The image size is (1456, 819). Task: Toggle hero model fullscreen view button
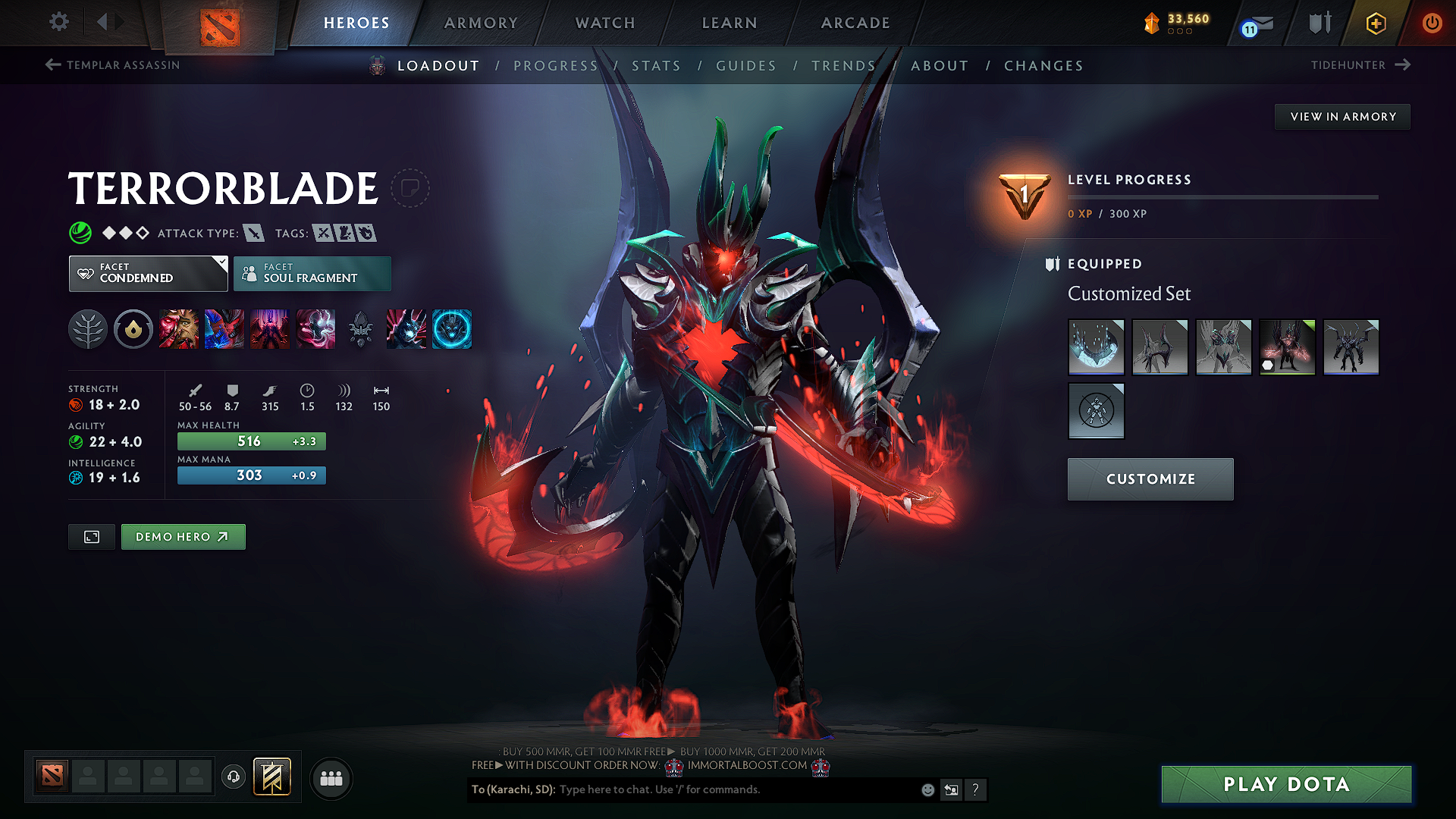click(91, 536)
